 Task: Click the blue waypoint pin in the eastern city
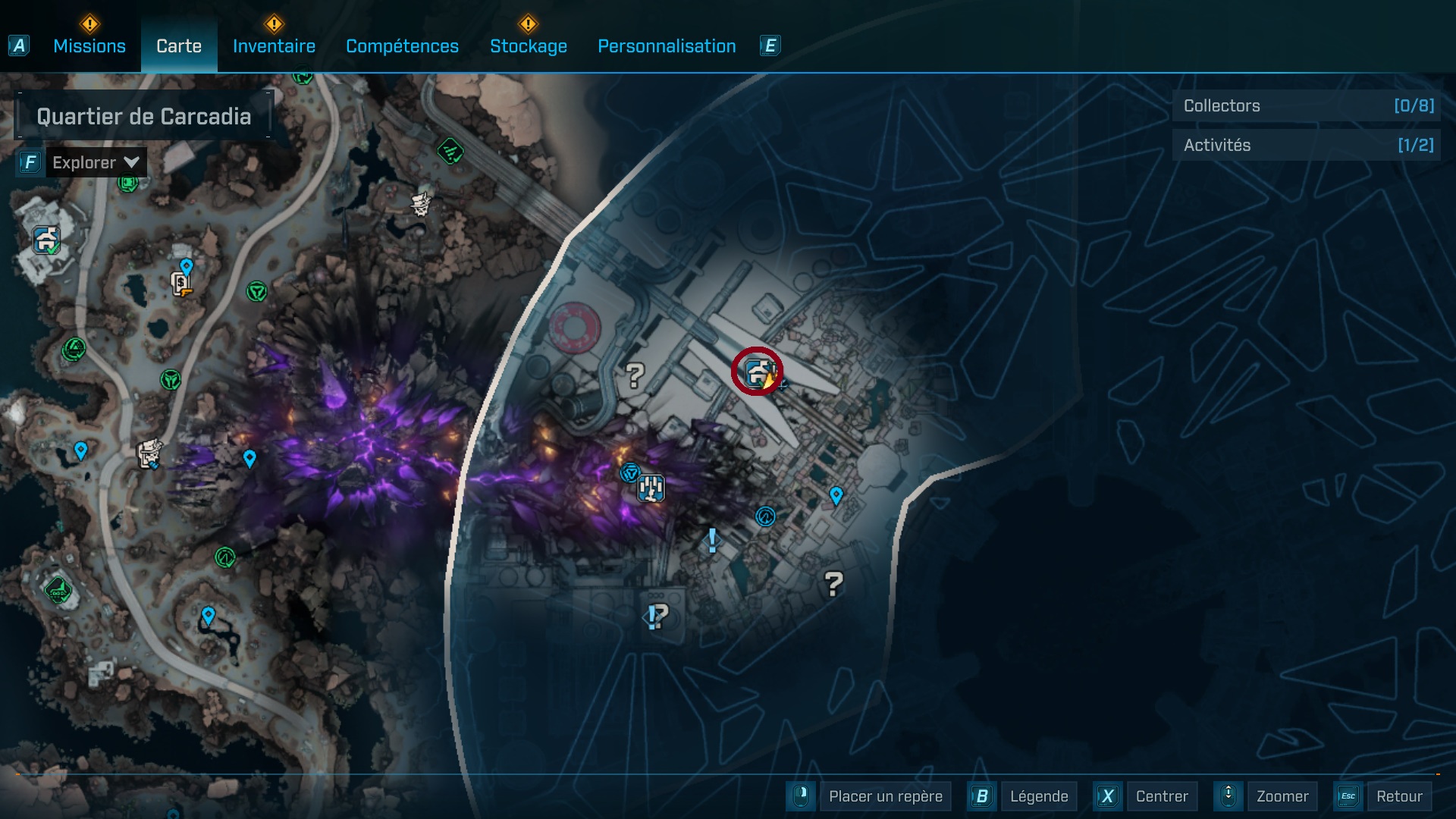tap(836, 496)
